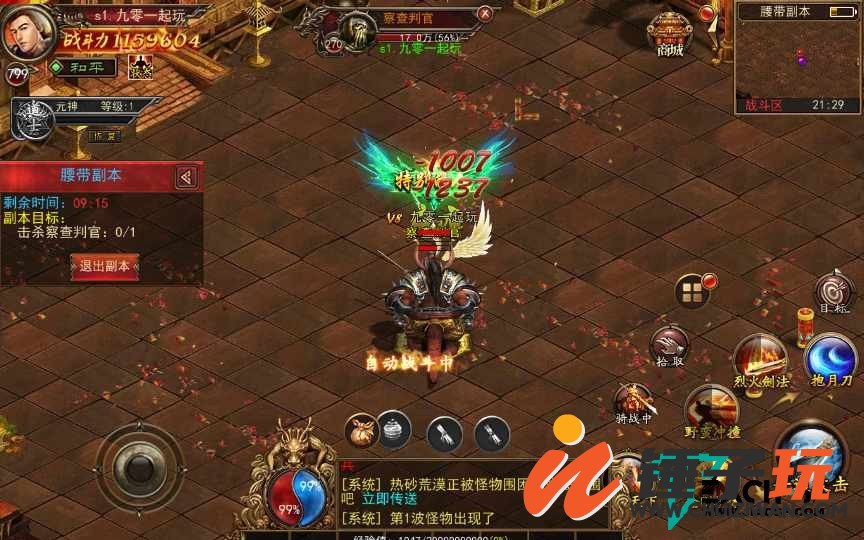Image resolution: width=864 pixels, height=540 pixels.
Task: Close the 察查判官 target frame
Action: [485, 14]
